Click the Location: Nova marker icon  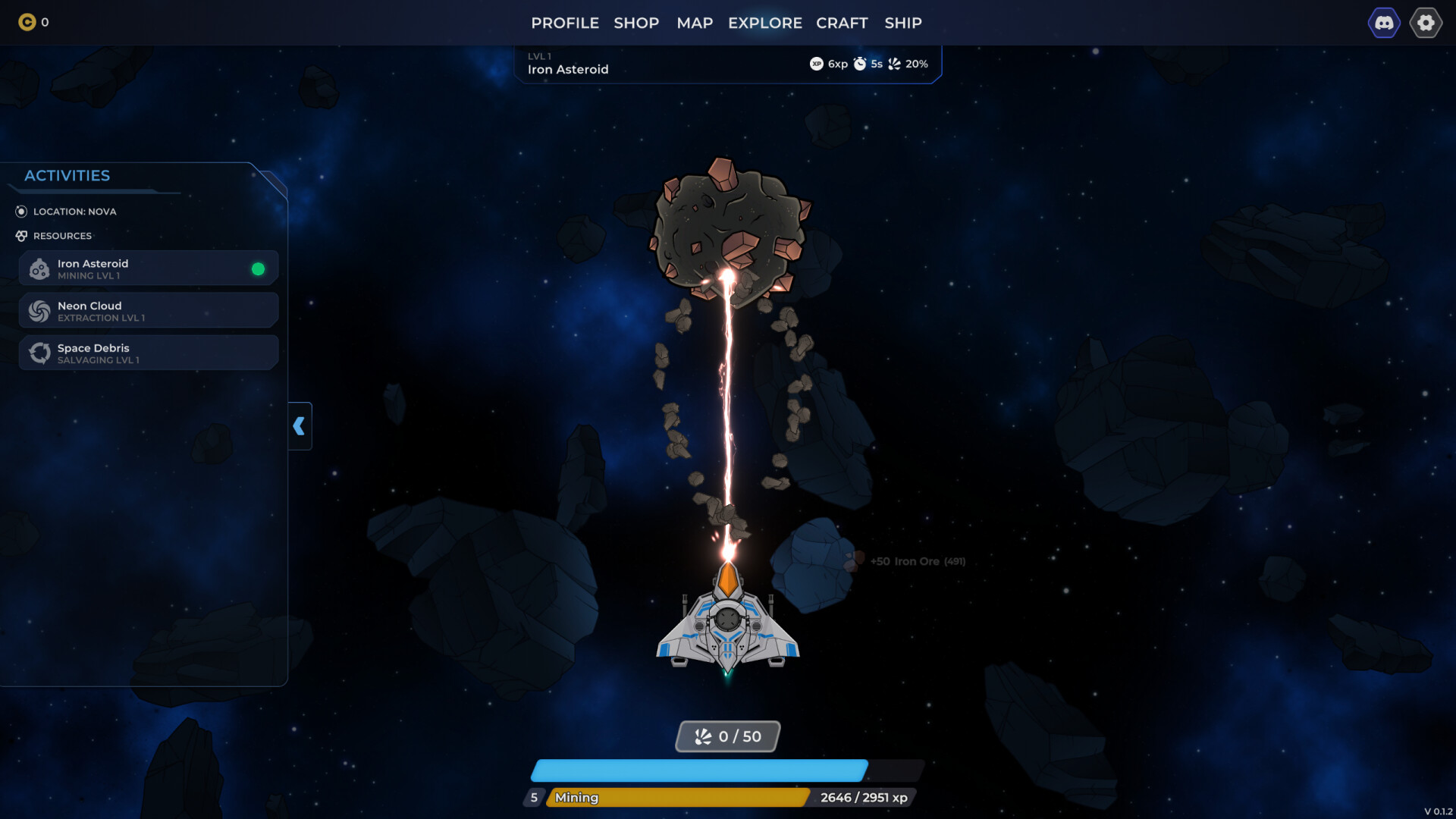pyautogui.click(x=21, y=212)
